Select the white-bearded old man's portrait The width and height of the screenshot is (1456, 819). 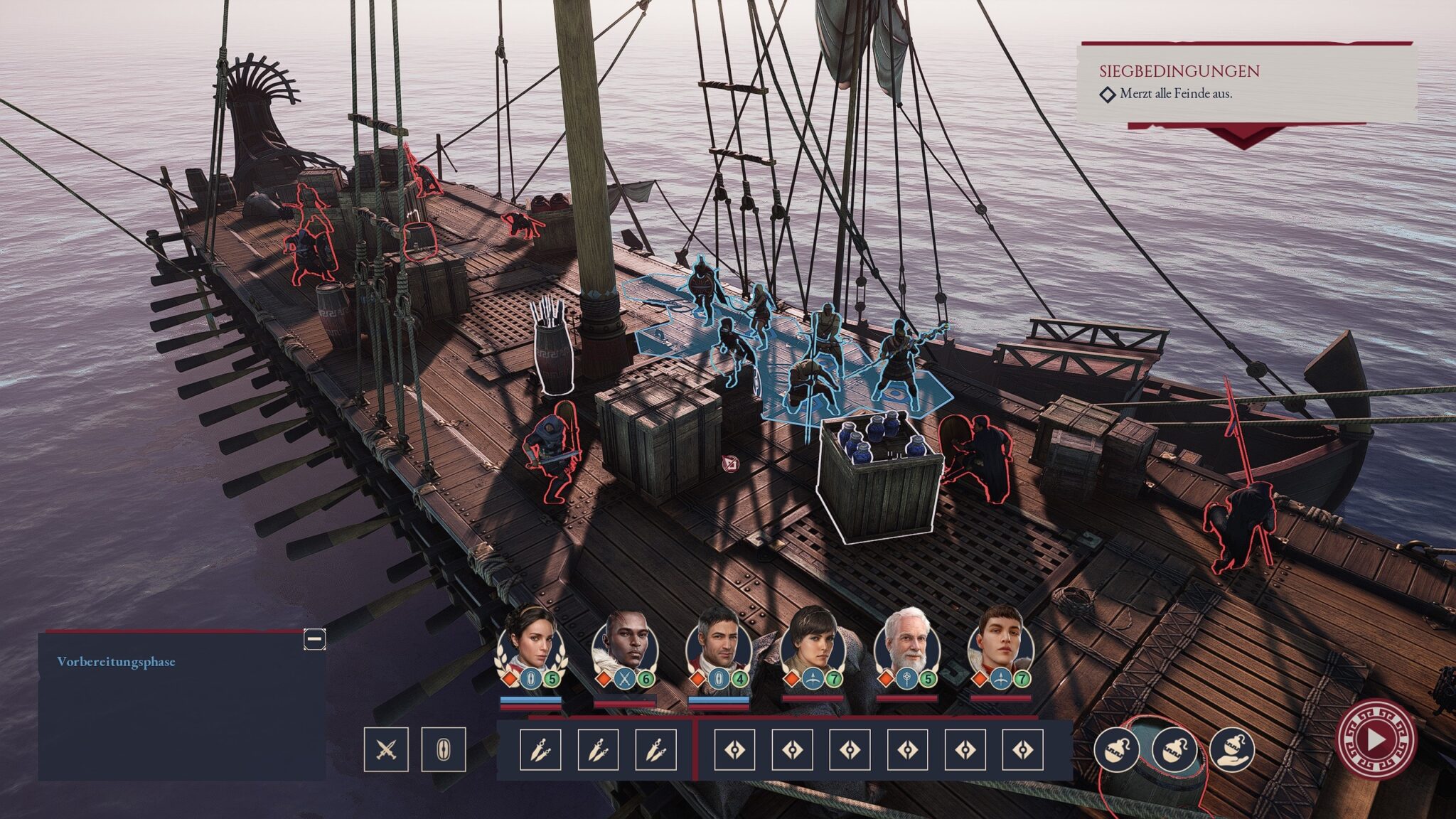click(907, 648)
